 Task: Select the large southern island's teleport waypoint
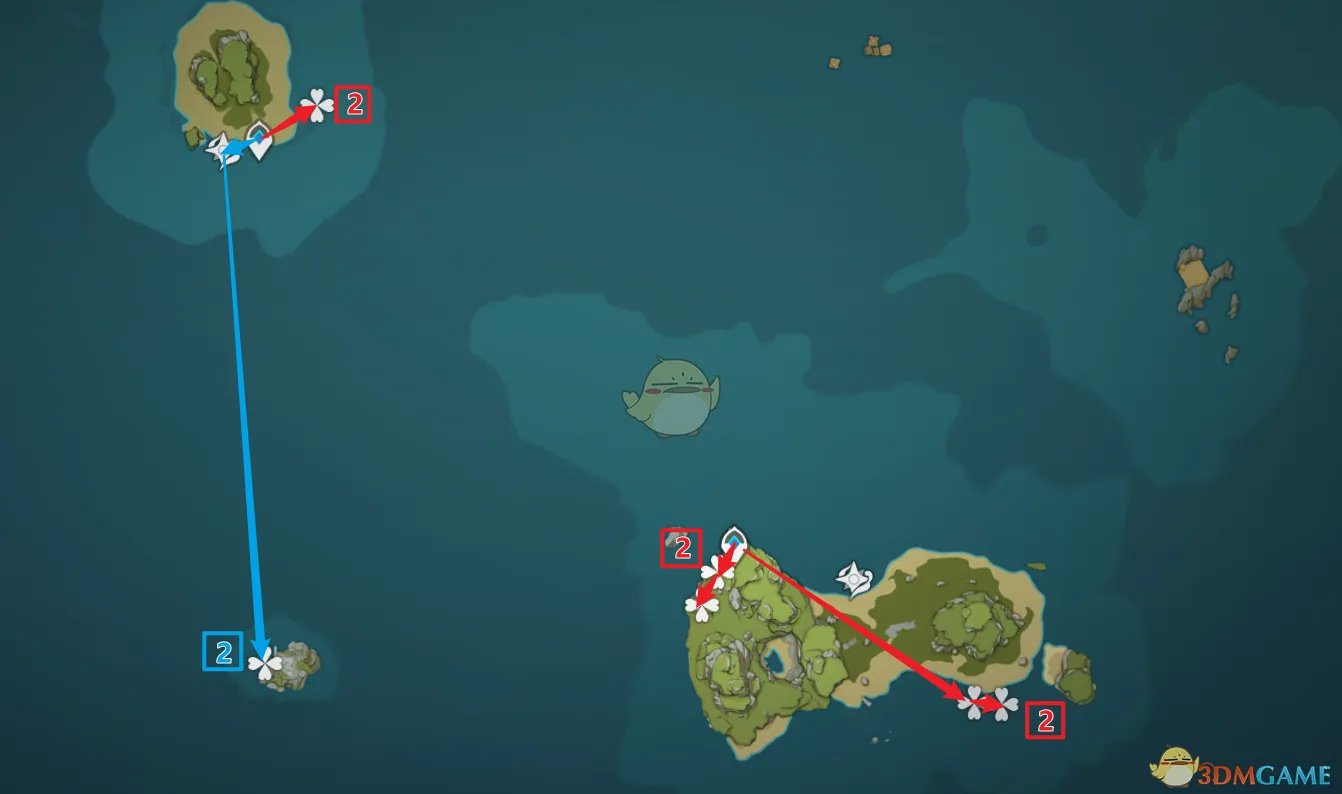click(x=734, y=539)
